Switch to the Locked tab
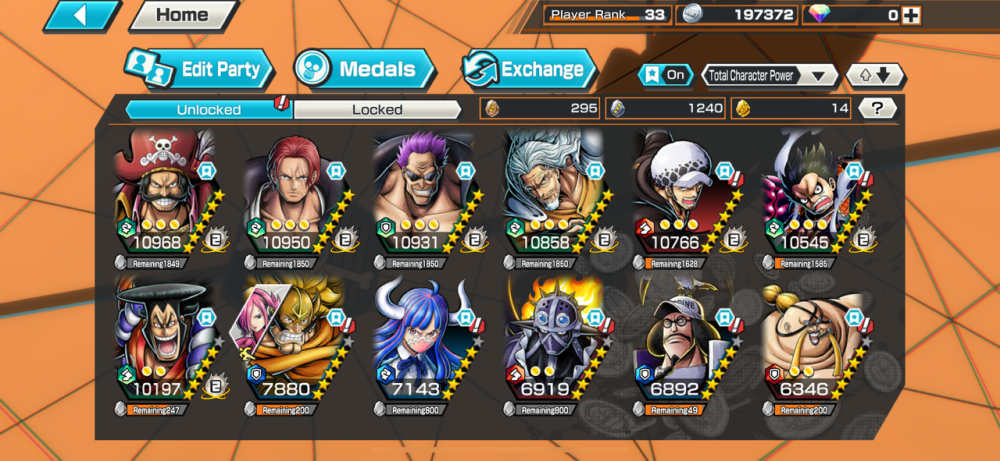Screen dimensions: 1000x461 click(377, 109)
